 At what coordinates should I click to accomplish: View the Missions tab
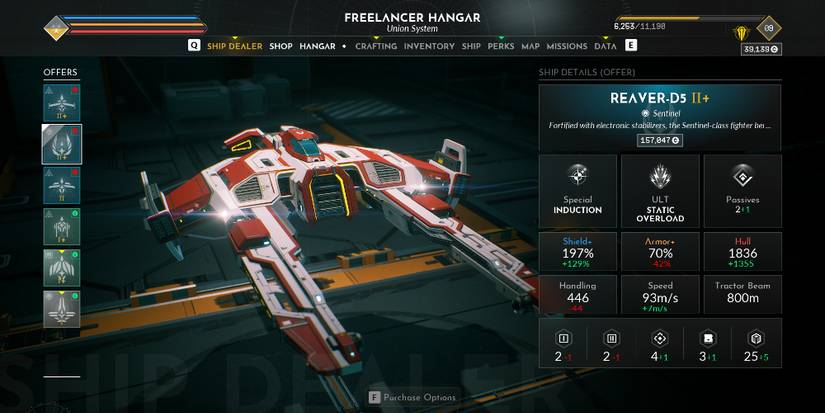coord(567,46)
